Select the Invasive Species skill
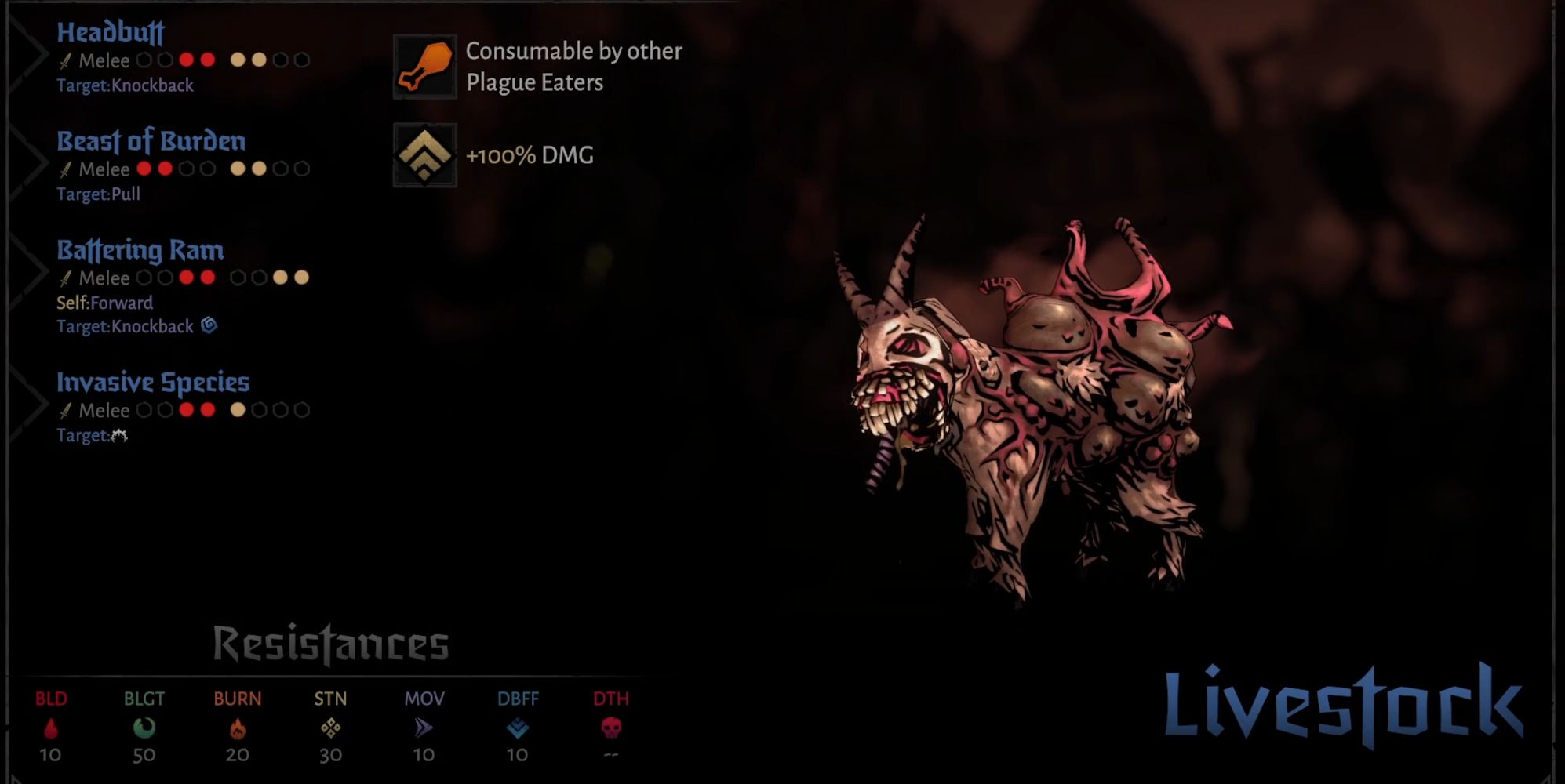Image resolution: width=1565 pixels, height=784 pixels. click(153, 383)
